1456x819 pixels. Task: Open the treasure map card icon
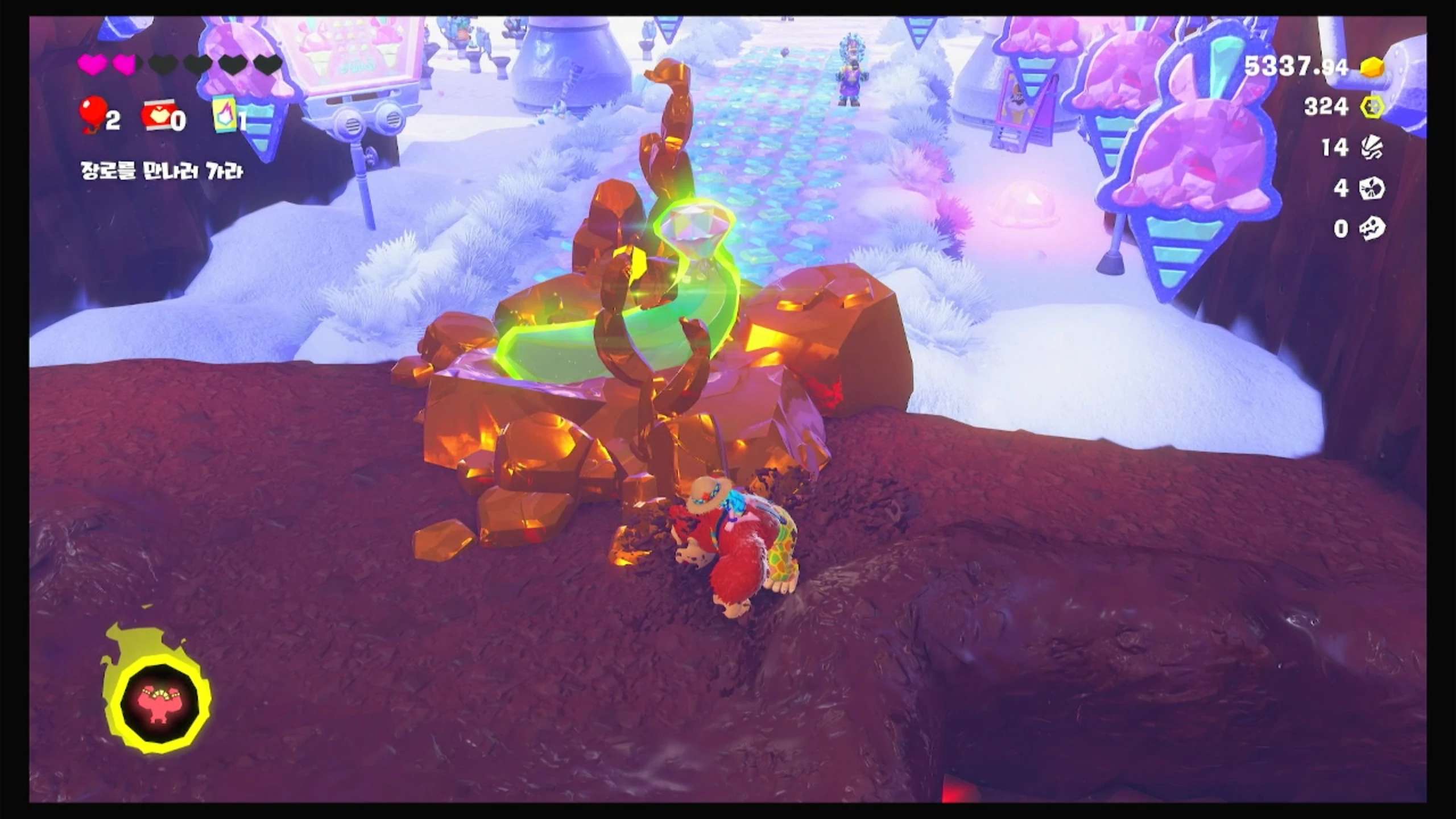pyautogui.click(x=224, y=114)
